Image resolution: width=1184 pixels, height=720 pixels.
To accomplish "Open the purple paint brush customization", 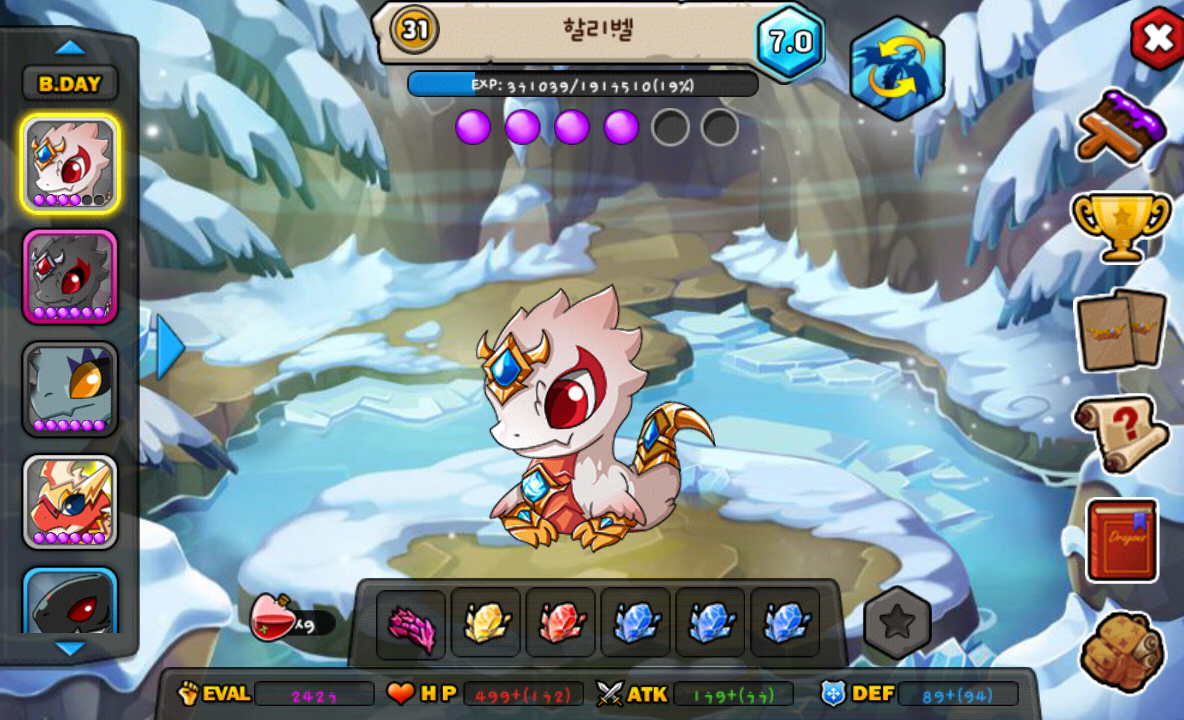I will (x=1121, y=127).
